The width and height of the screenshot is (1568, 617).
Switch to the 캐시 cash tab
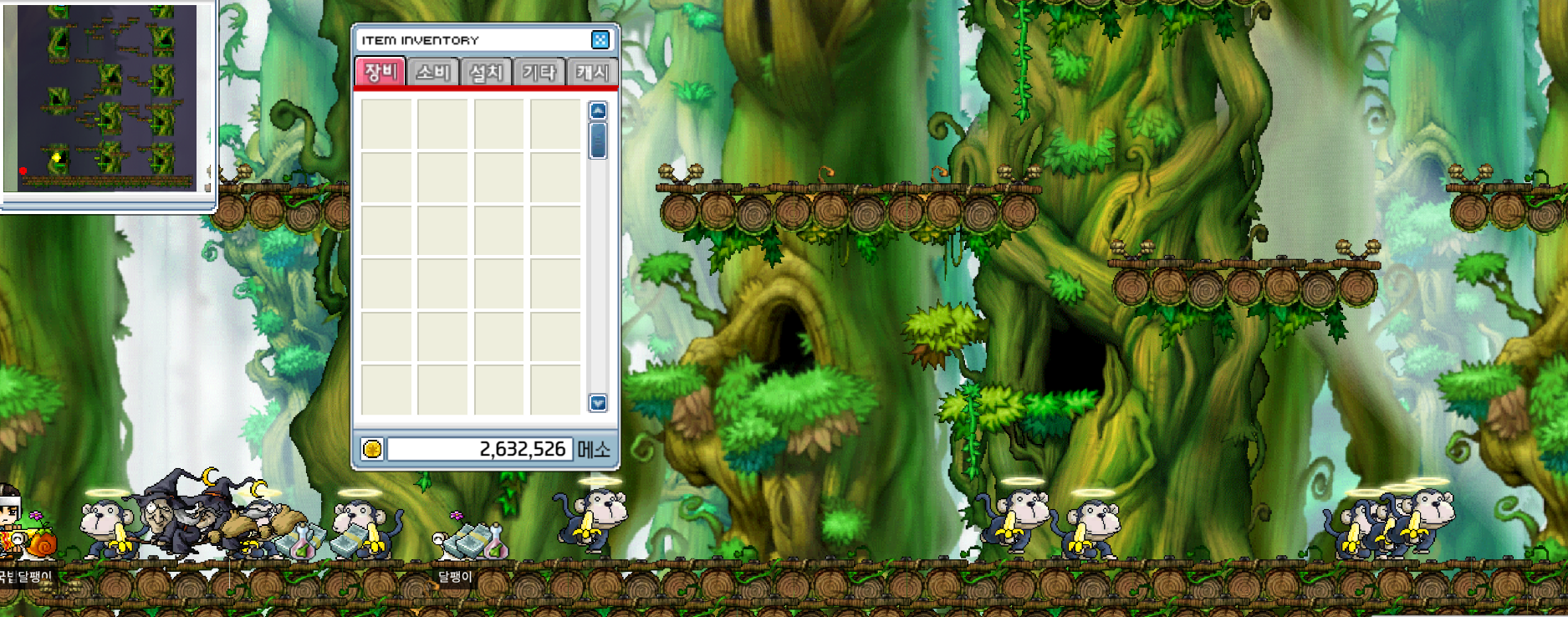[592, 73]
